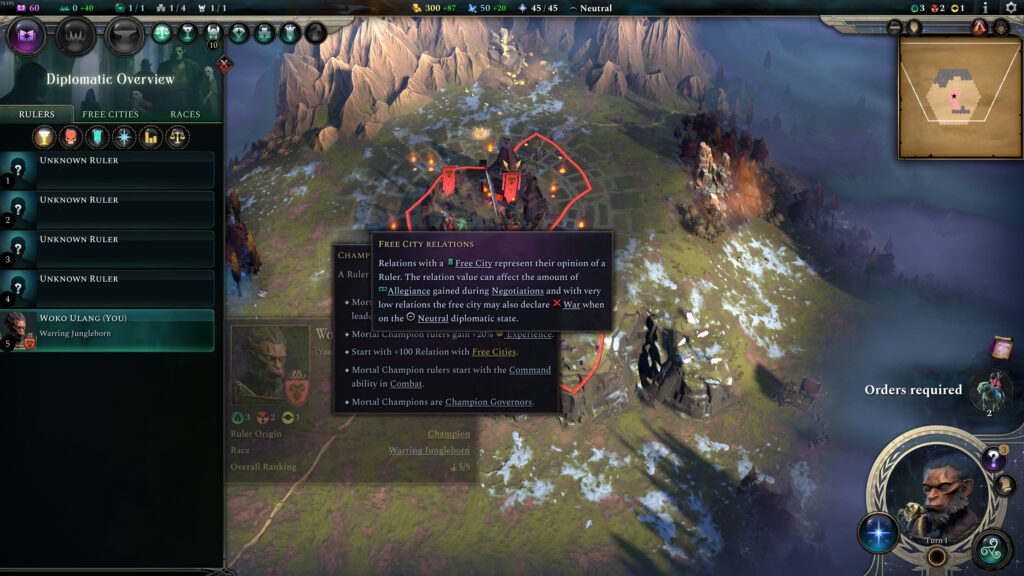Toggle the red skull filter icon
Screen dimensions: 1024x576
(x=70, y=137)
